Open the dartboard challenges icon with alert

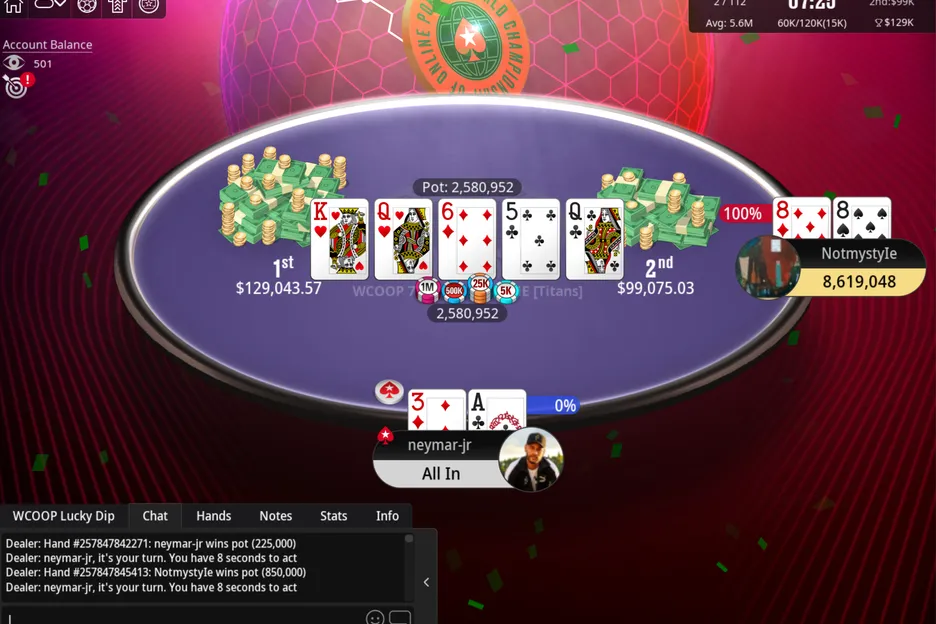point(15,87)
